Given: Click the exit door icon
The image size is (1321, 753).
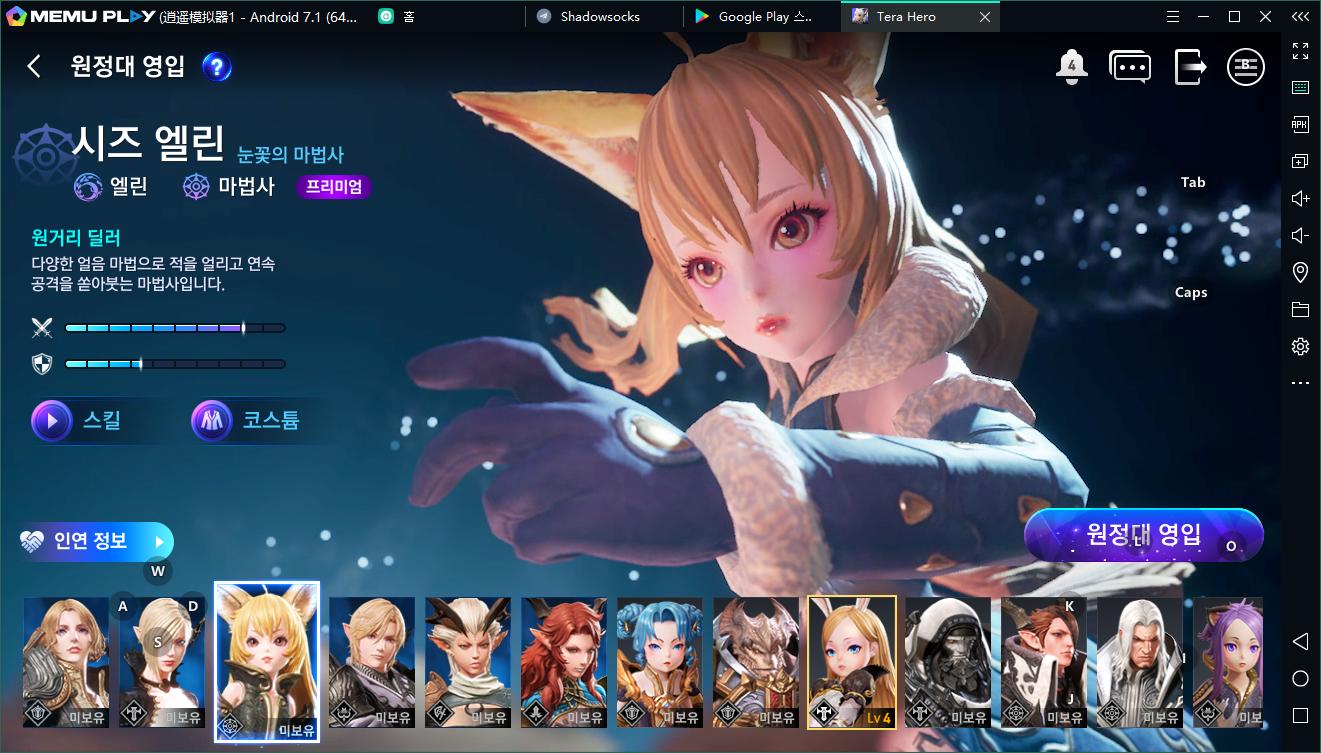Looking at the screenshot, I should point(1189,67).
